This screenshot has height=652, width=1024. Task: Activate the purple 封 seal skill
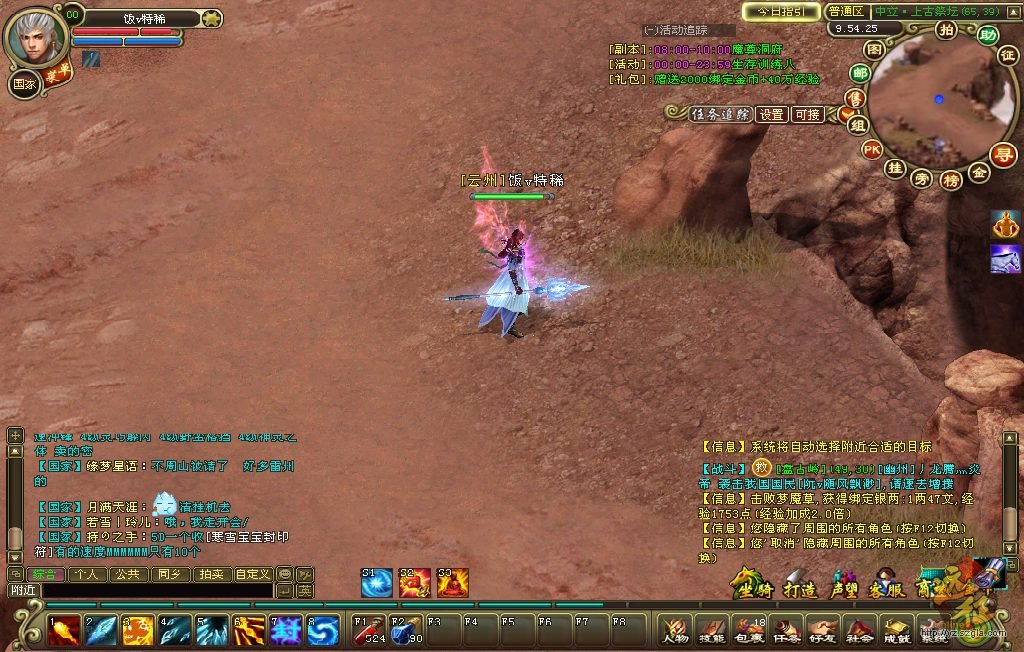pos(286,630)
